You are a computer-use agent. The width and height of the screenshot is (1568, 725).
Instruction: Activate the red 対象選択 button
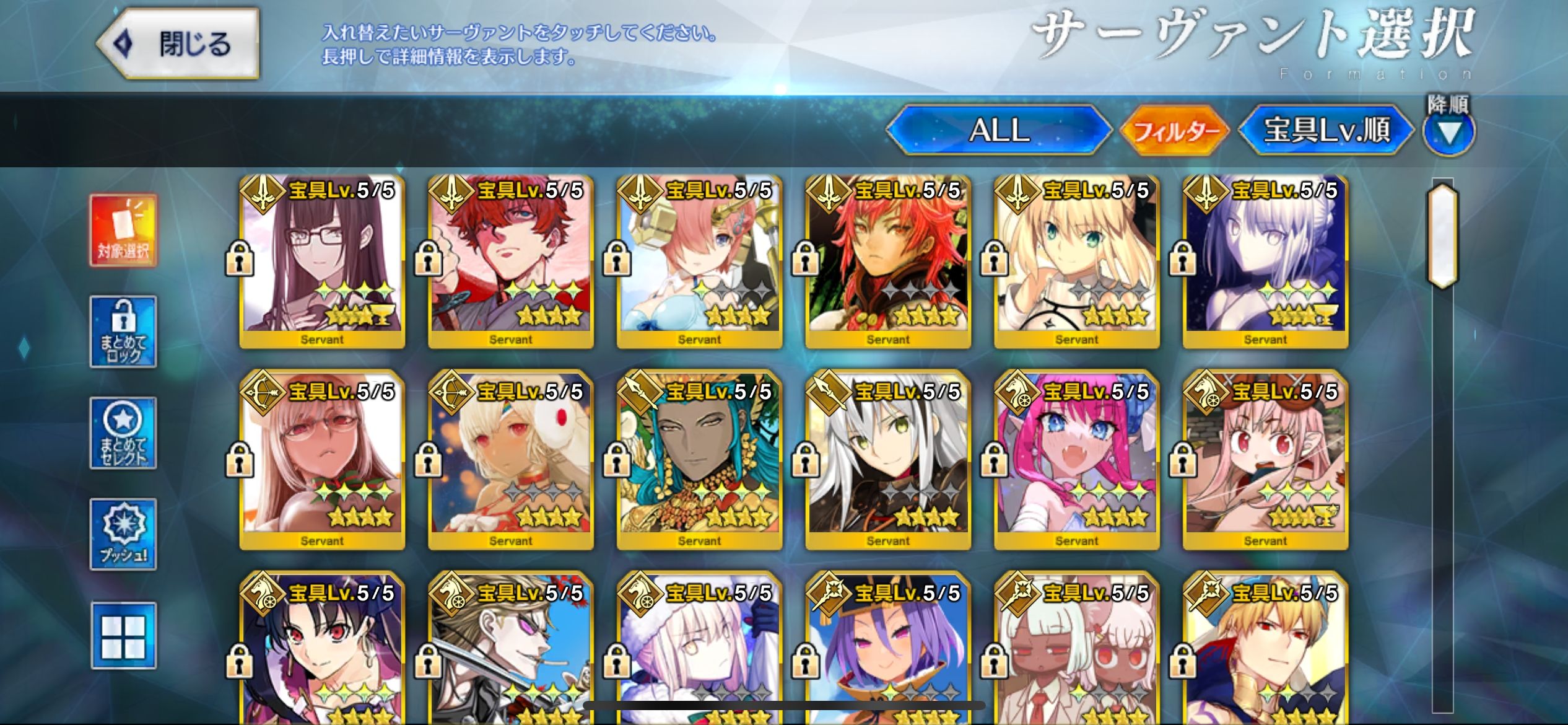point(123,230)
